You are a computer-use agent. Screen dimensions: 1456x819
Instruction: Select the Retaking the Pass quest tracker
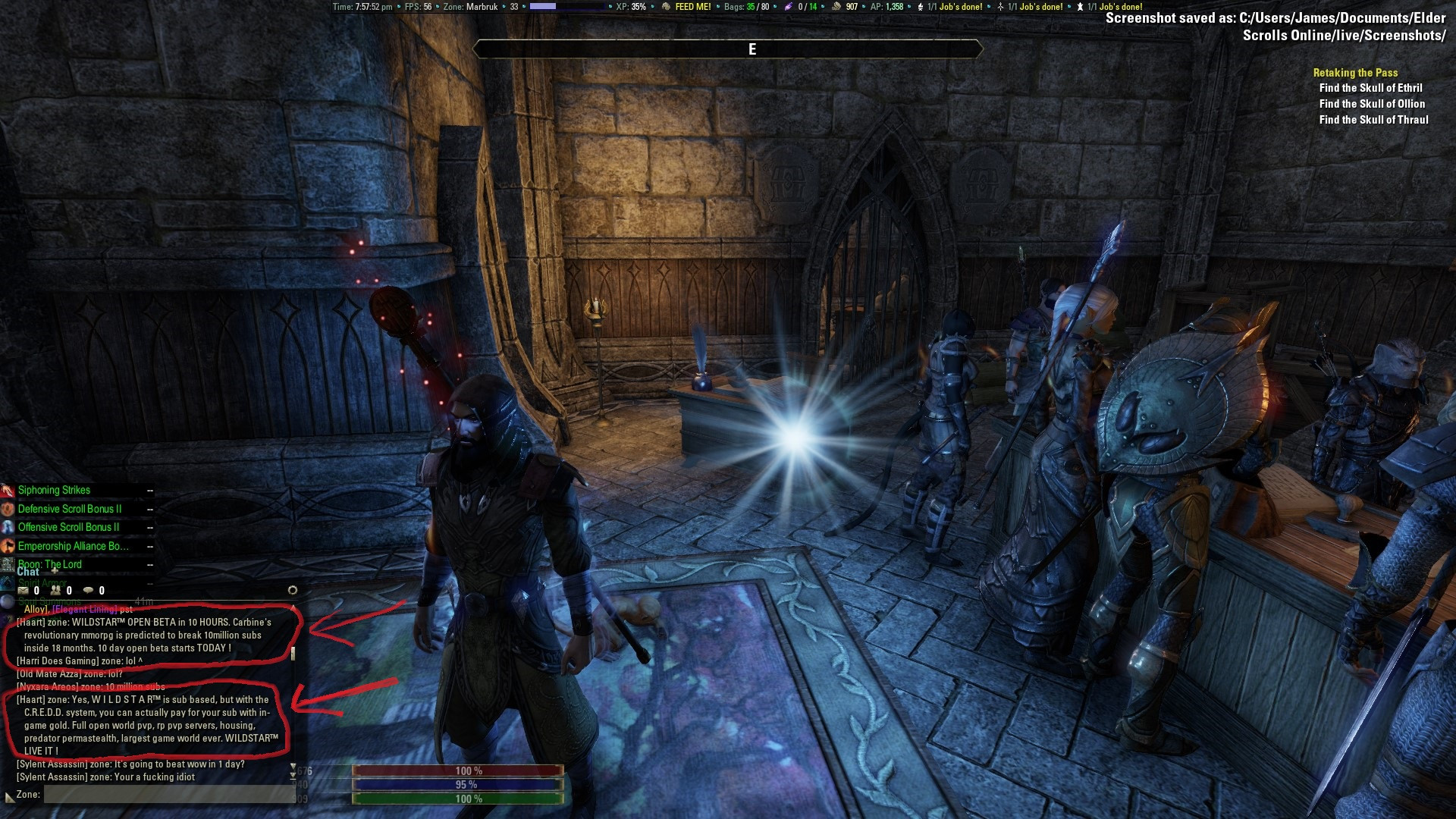pyautogui.click(x=1355, y=73)
